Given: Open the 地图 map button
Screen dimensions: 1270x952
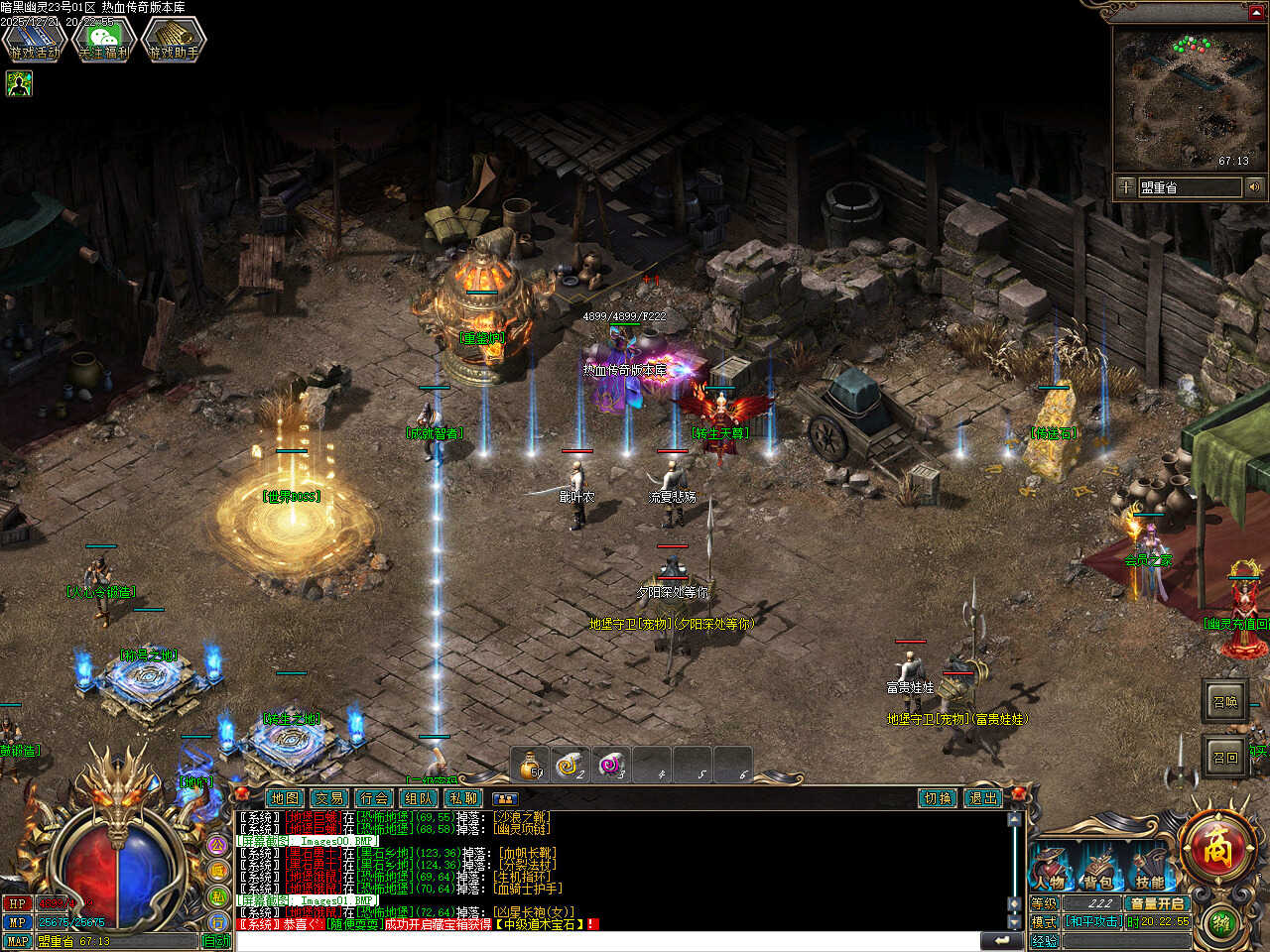Looking at the screenshot, I should [x=284, y=798].
